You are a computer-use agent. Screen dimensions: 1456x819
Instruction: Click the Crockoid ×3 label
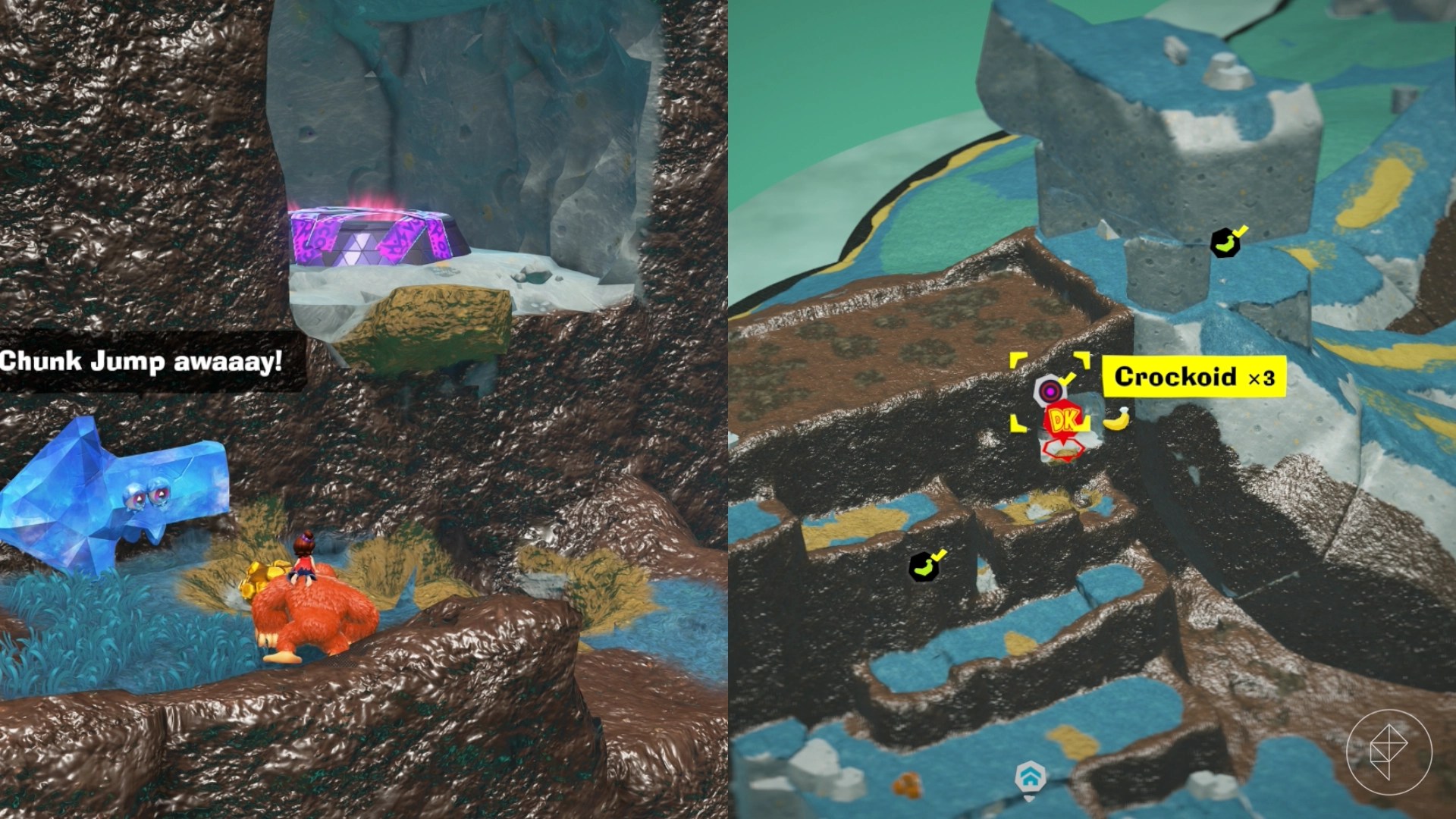(1196, 378)
